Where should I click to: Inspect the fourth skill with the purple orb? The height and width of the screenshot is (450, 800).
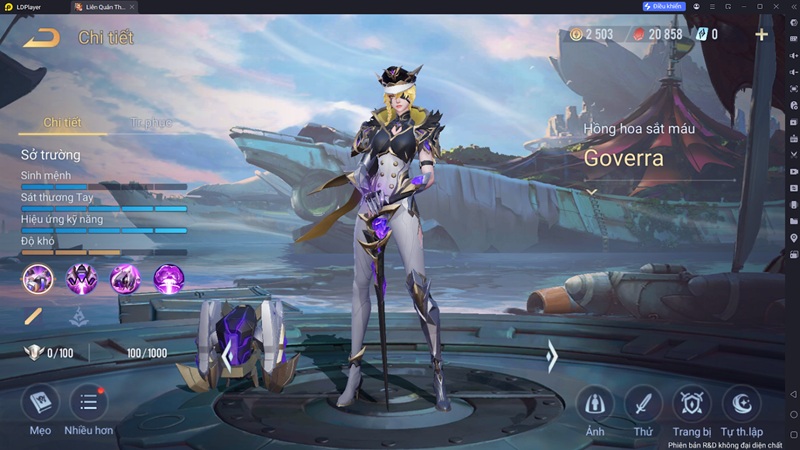coord(168,278)
